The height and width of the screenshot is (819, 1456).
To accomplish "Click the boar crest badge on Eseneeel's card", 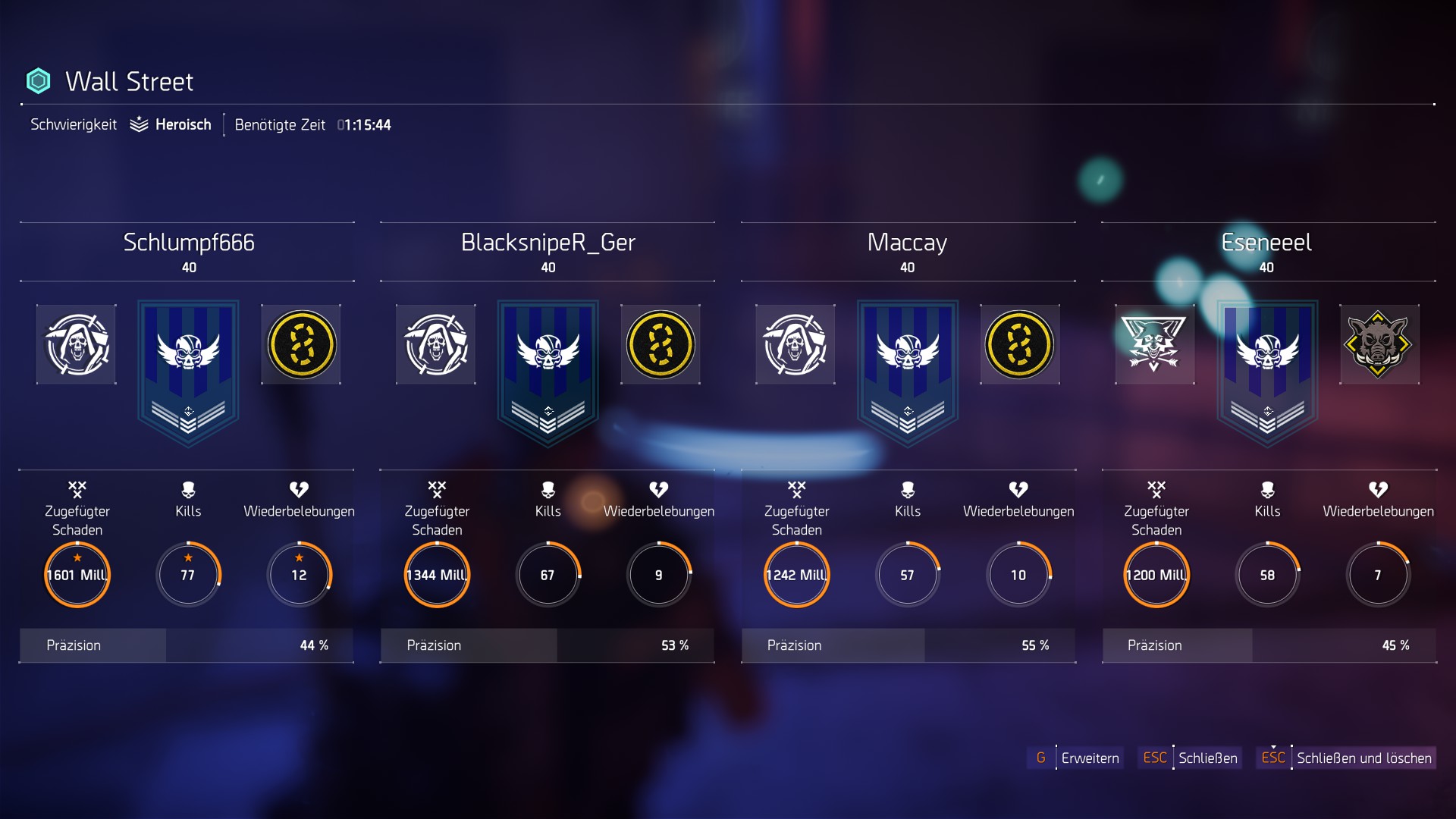I will [1380, 344].
